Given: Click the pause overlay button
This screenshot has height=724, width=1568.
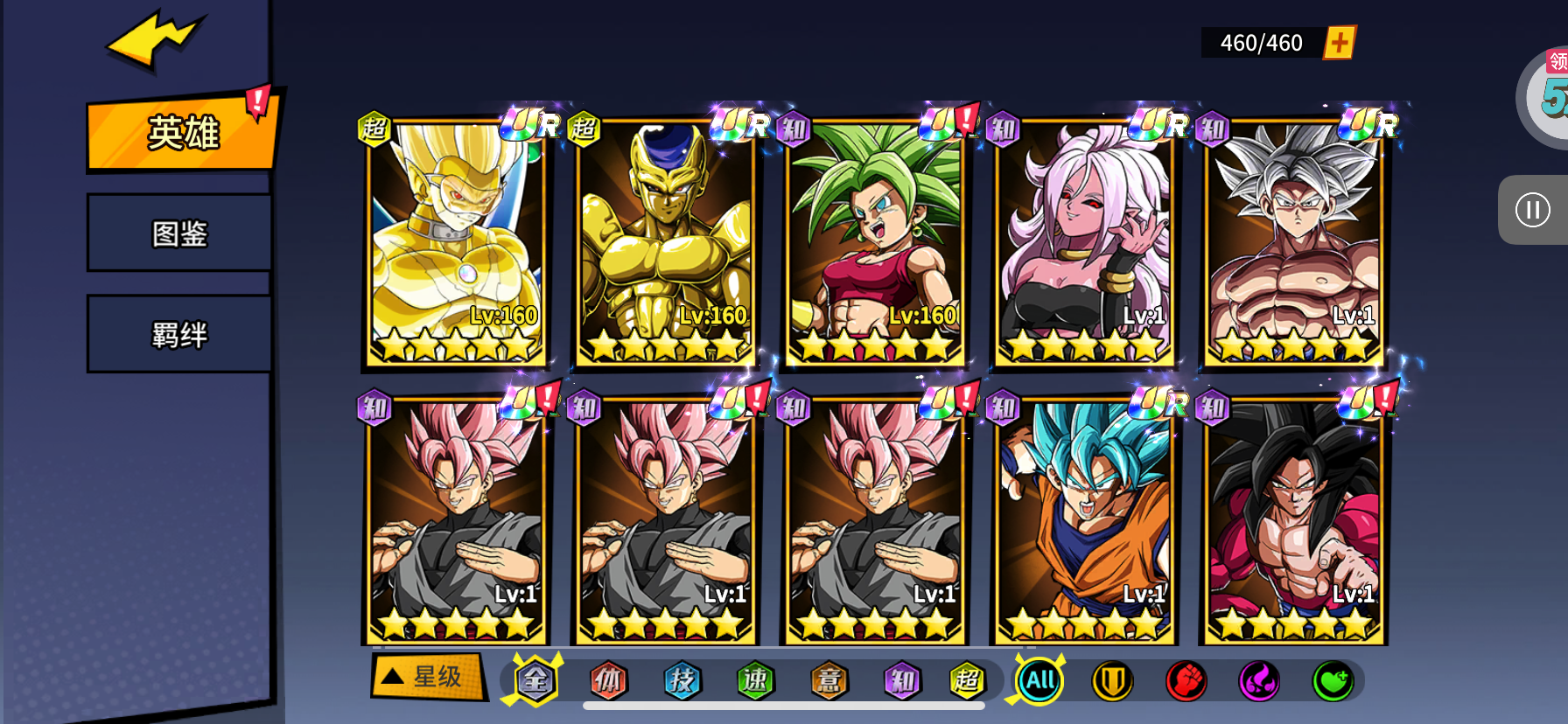Looking at the screenshot, I should tap(1532, 210).
